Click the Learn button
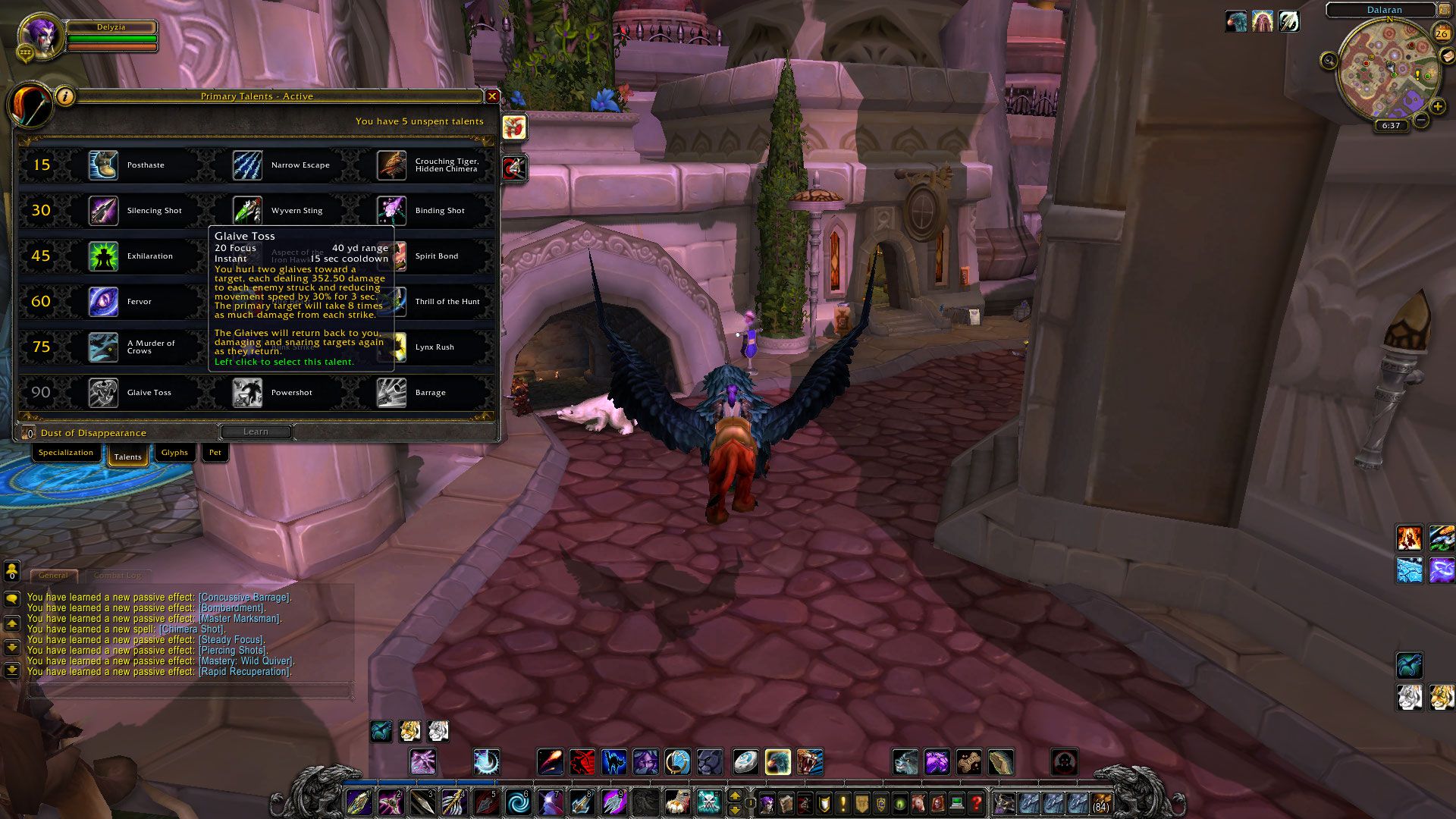The width and height of the screenshot is (1456, 819). coord(256,431)
